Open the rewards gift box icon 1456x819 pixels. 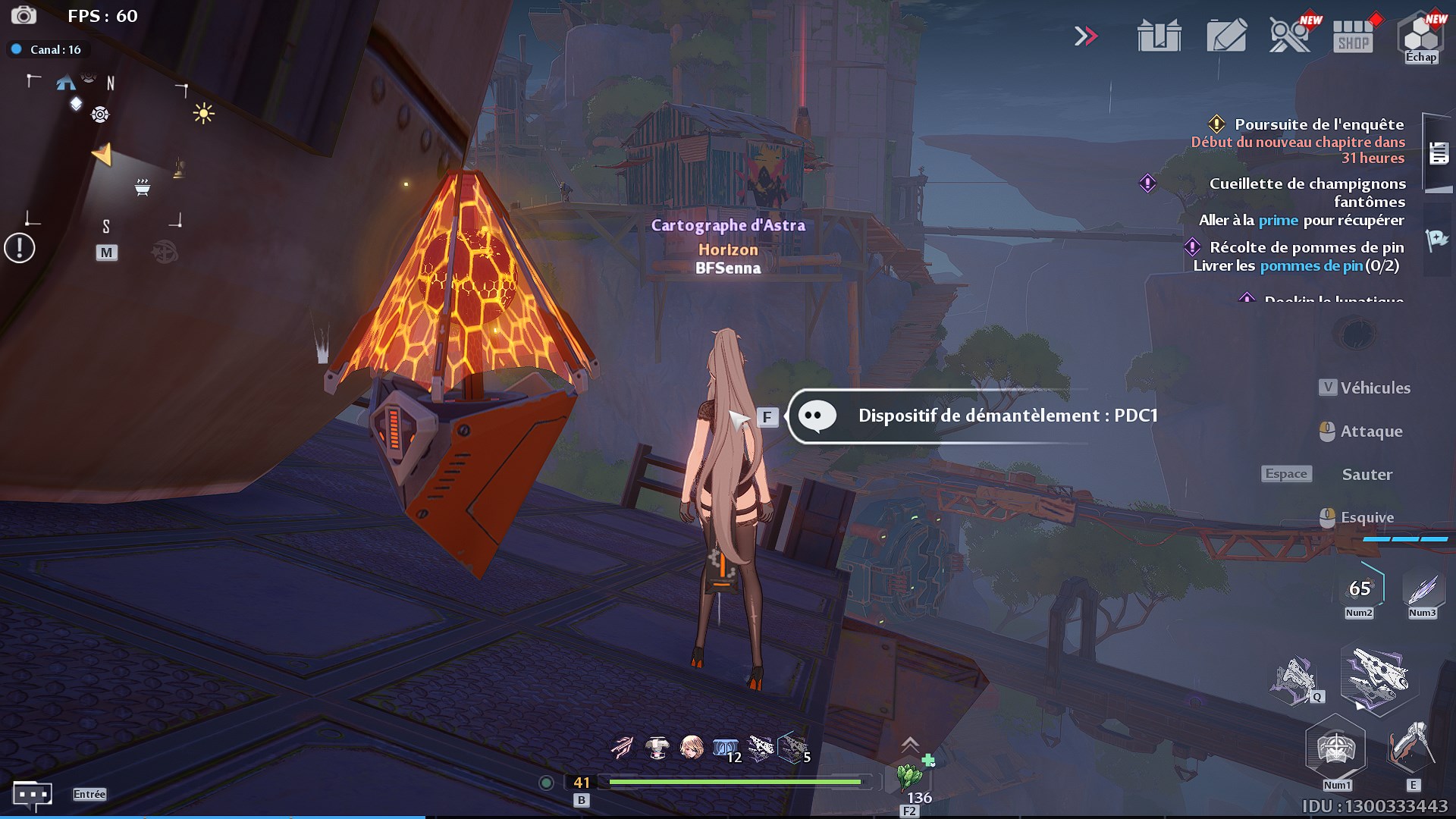1158,34
